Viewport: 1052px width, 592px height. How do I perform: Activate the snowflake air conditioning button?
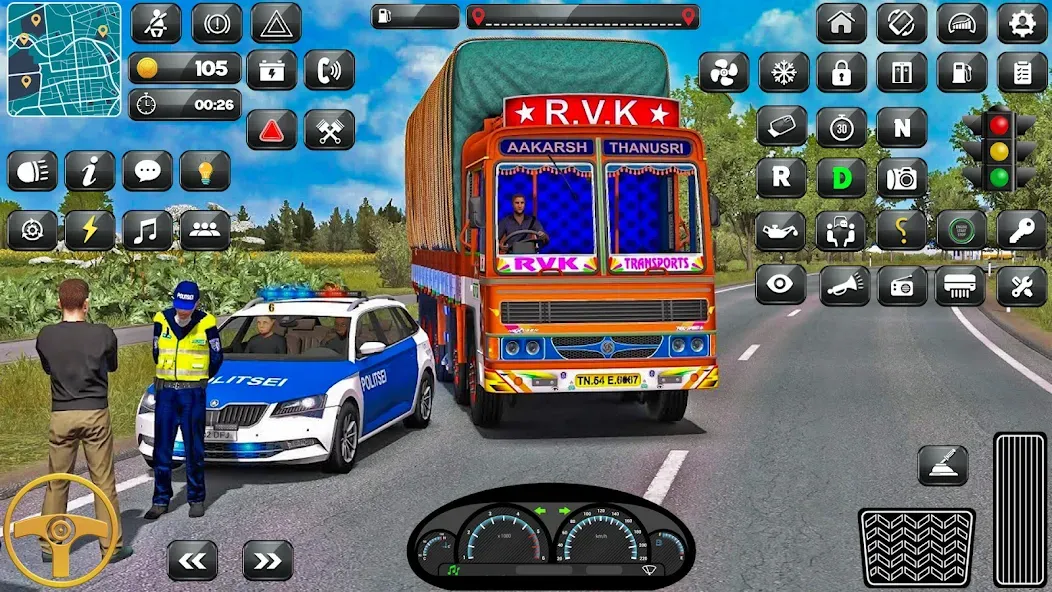[x=783, y=72]
